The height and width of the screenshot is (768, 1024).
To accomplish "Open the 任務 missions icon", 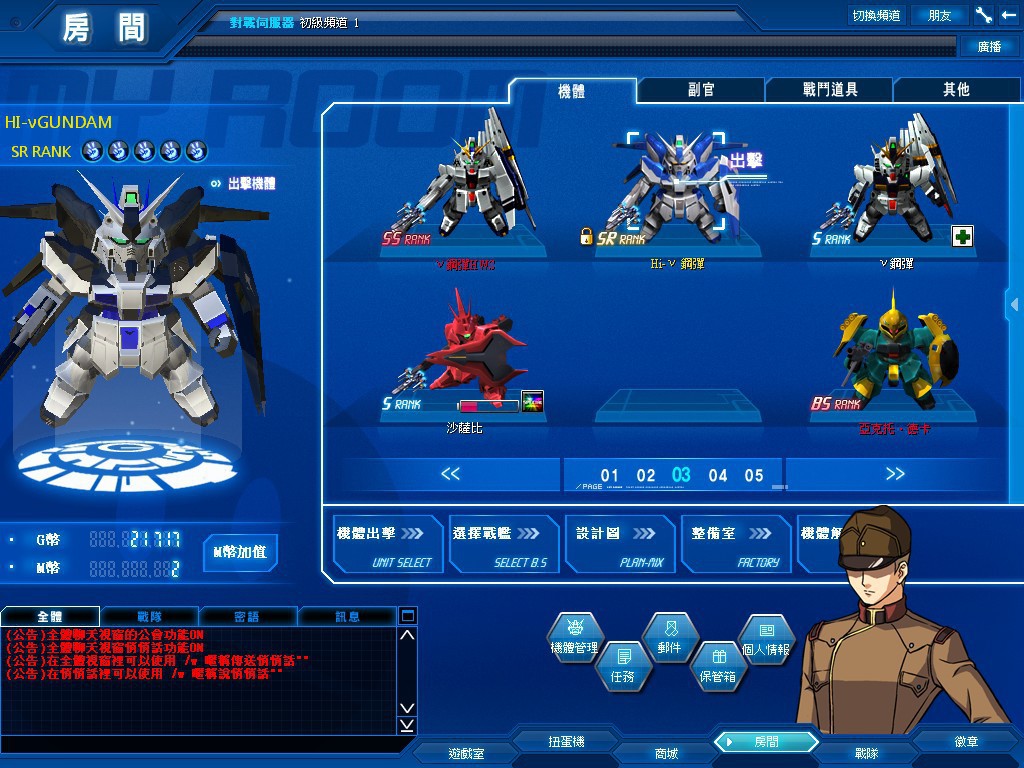I will tap(622, 665).
